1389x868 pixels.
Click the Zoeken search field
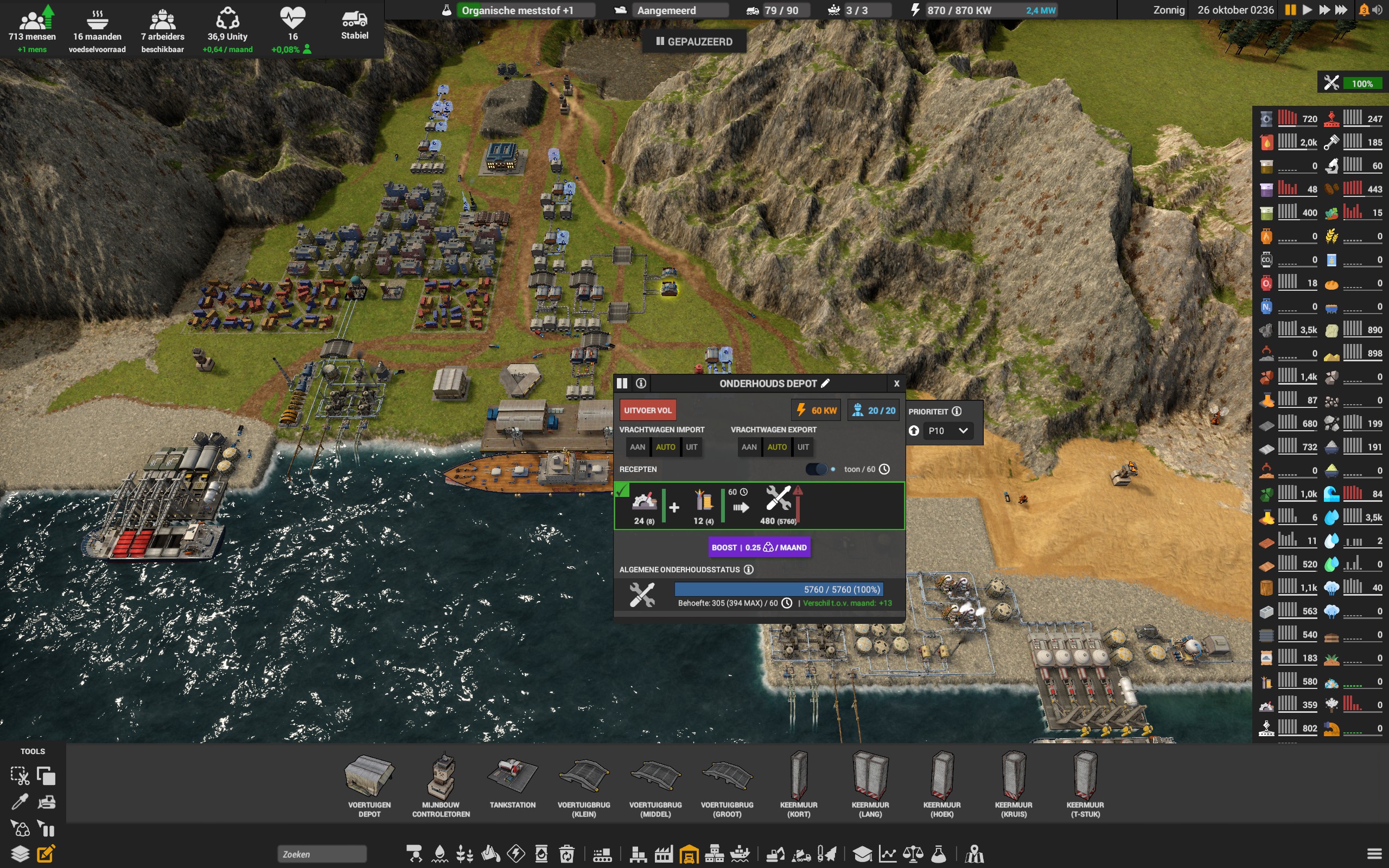point(321,854)
